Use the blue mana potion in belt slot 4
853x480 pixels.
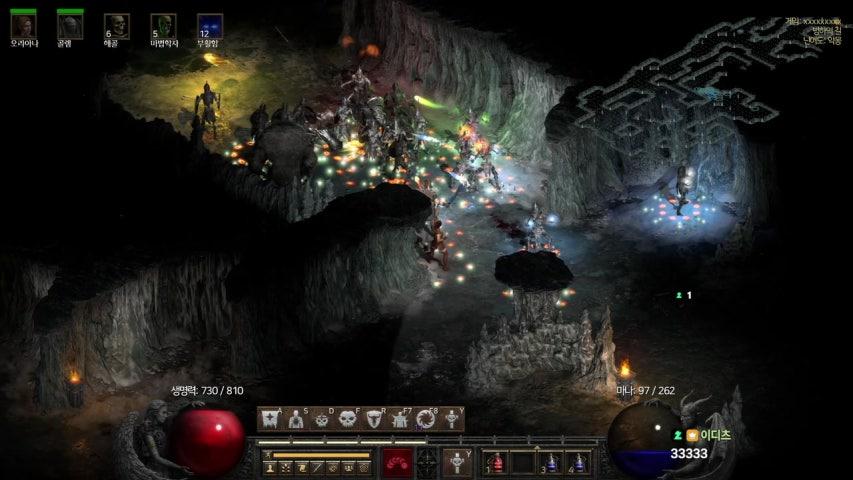(578, 462)
